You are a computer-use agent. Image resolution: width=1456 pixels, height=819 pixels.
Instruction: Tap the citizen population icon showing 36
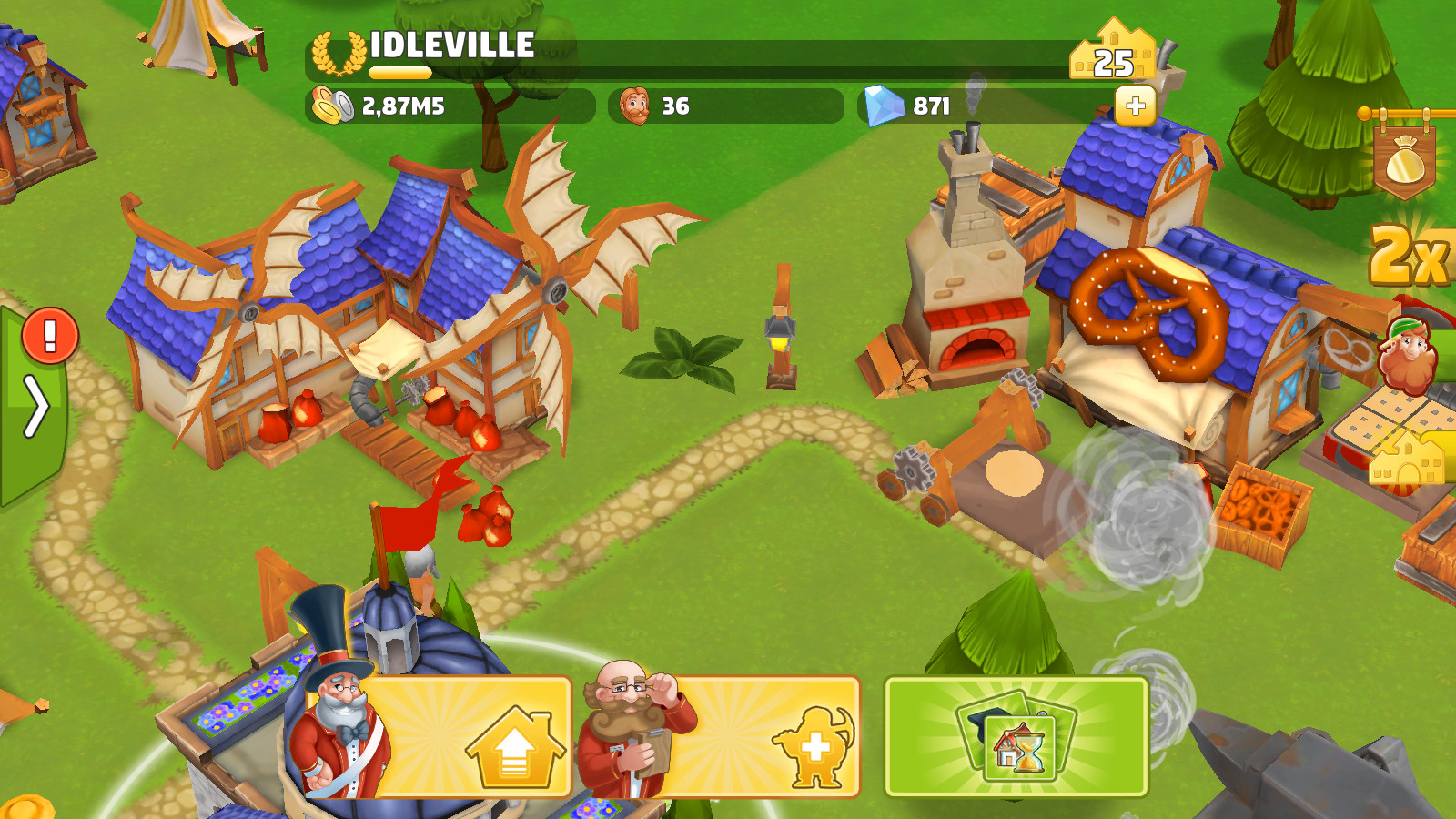click(637, 106)
